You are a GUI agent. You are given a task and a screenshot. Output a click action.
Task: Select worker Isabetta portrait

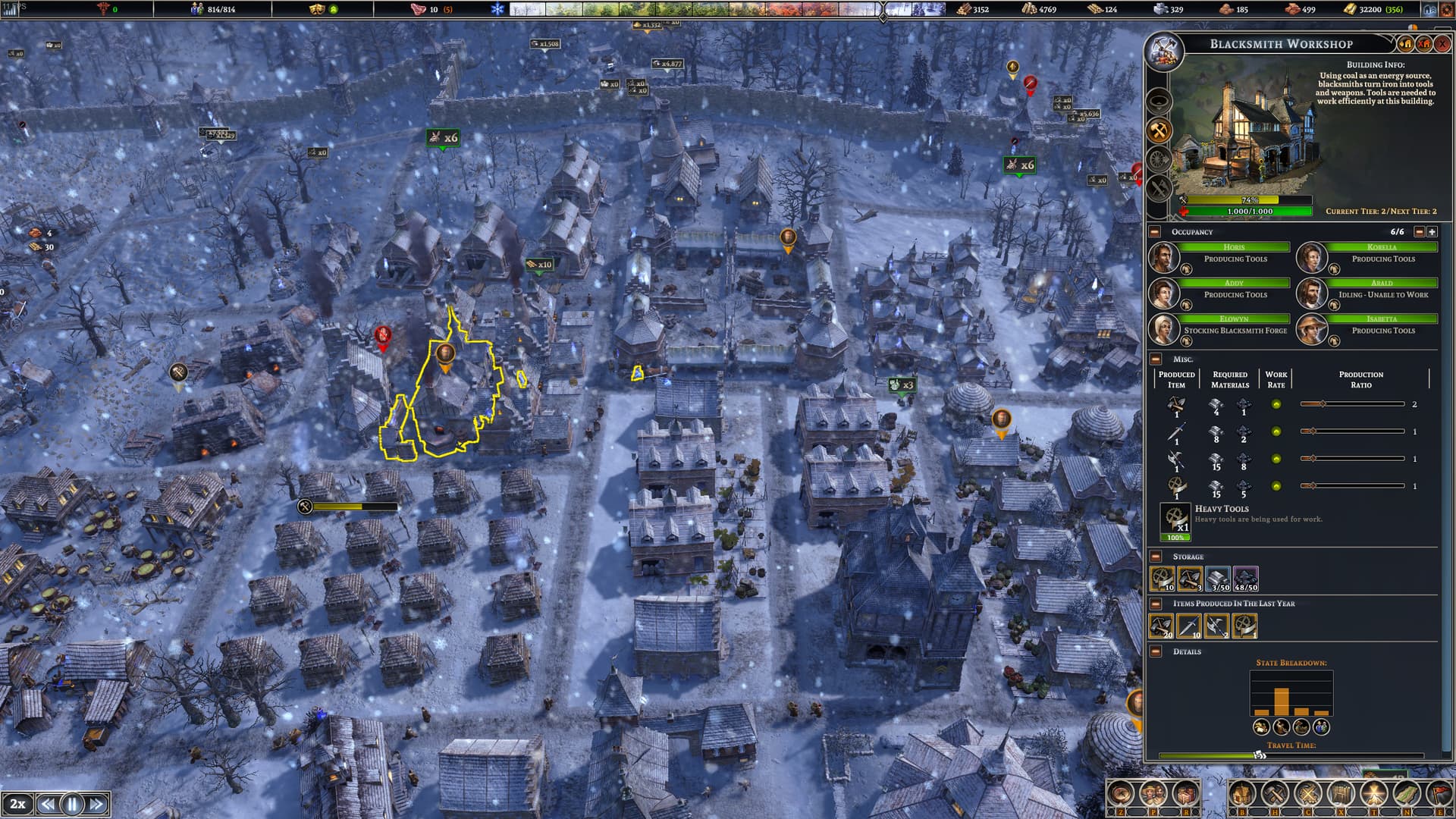(x=1310, y=328)
